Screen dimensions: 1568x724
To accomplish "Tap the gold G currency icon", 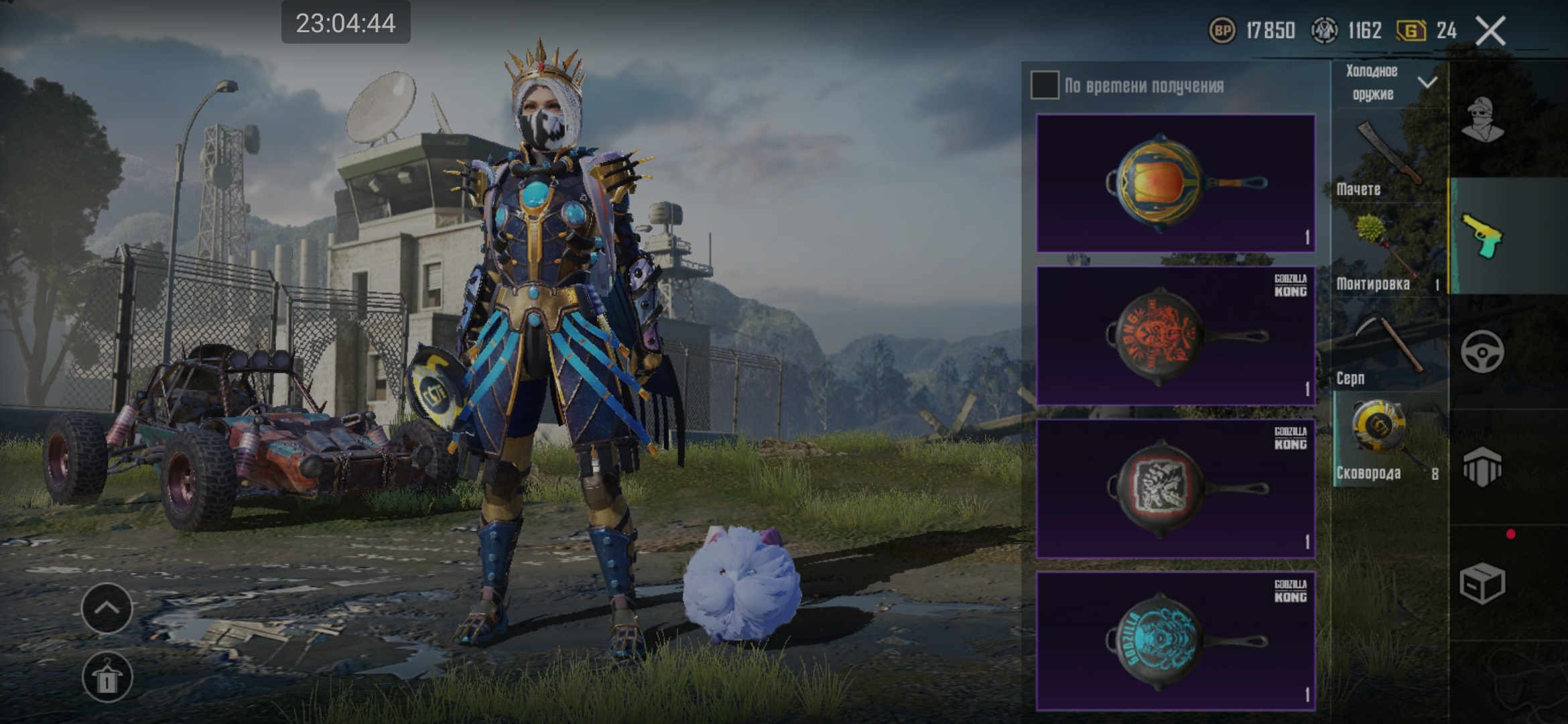I will [x=1411, y=30].
